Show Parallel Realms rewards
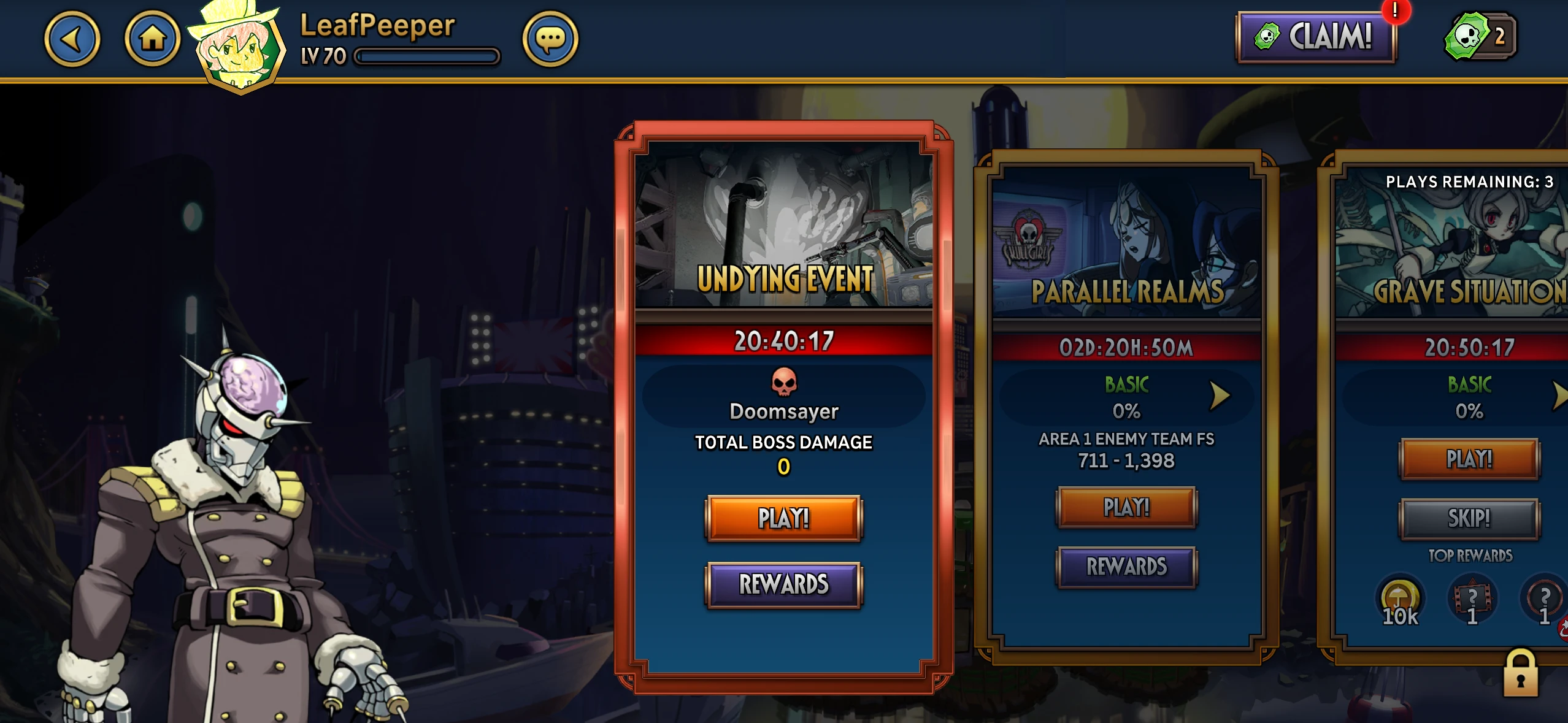This screenshot has height=723, width=1568. (1126, 567)
